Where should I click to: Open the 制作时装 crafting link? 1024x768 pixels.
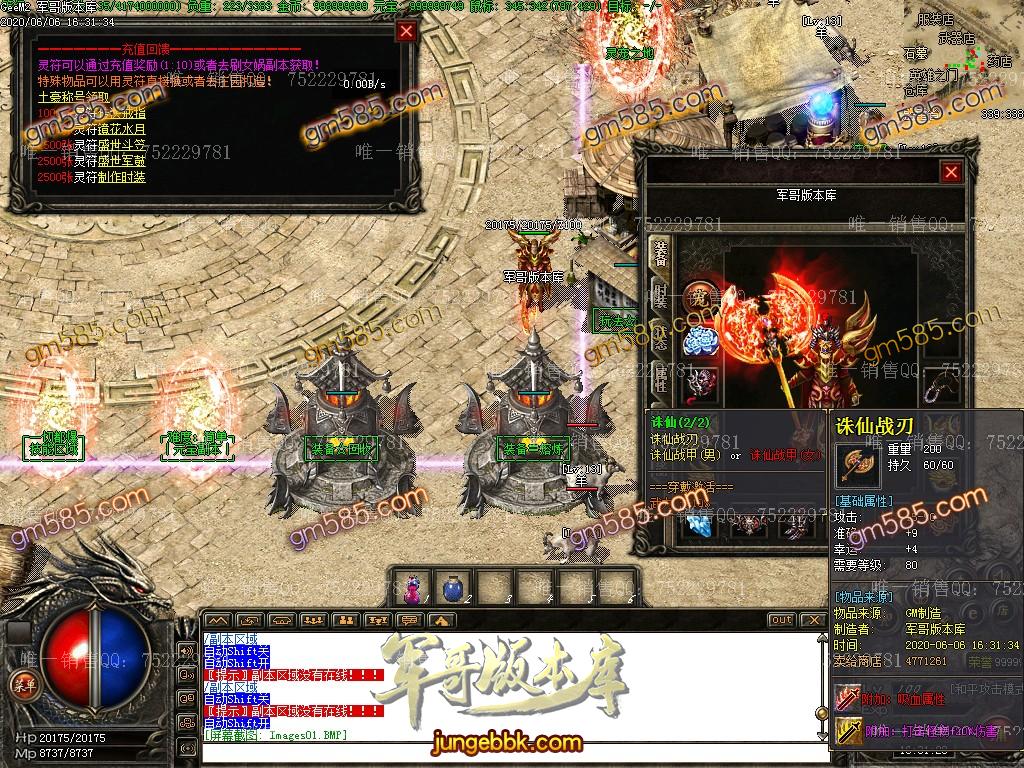coord(123,177)
